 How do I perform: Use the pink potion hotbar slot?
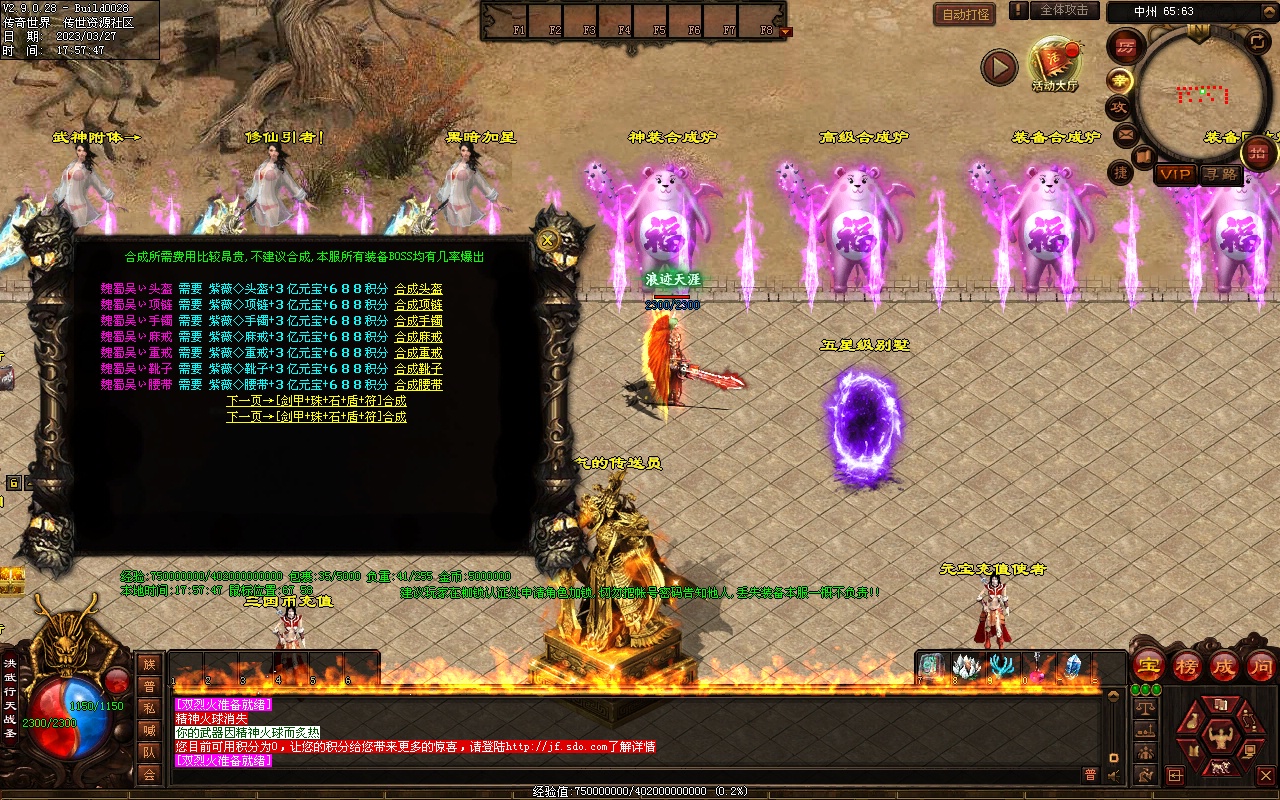tap(1038, 667)
